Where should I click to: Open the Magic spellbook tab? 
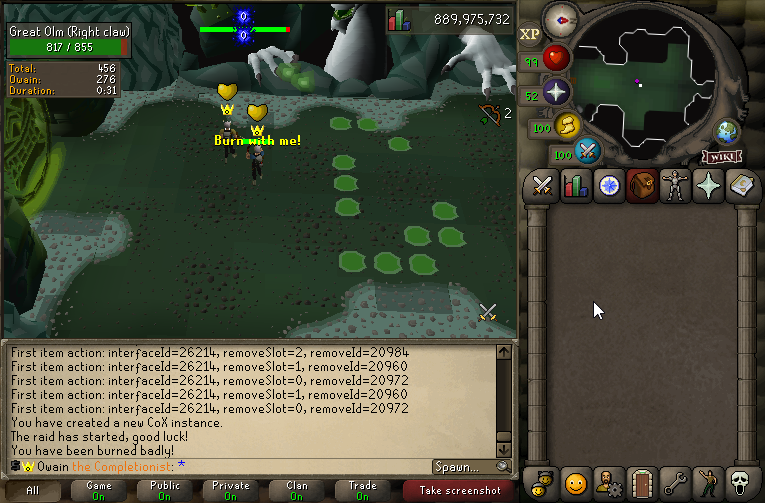(741, 185)
